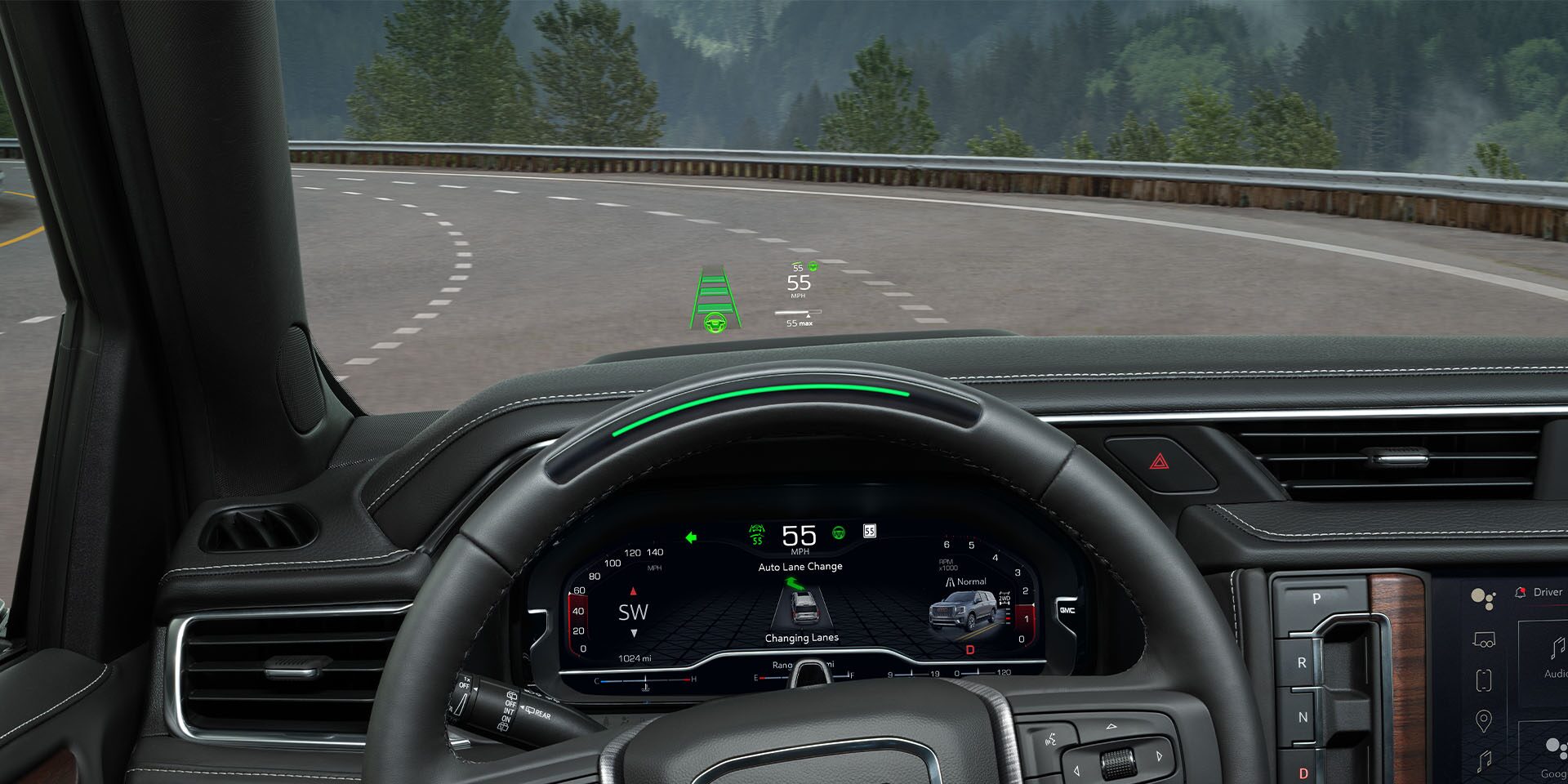Show notifications with the bell icon
The height and width of the screenshot is (784, 1568).
(x=1520, y=592)
